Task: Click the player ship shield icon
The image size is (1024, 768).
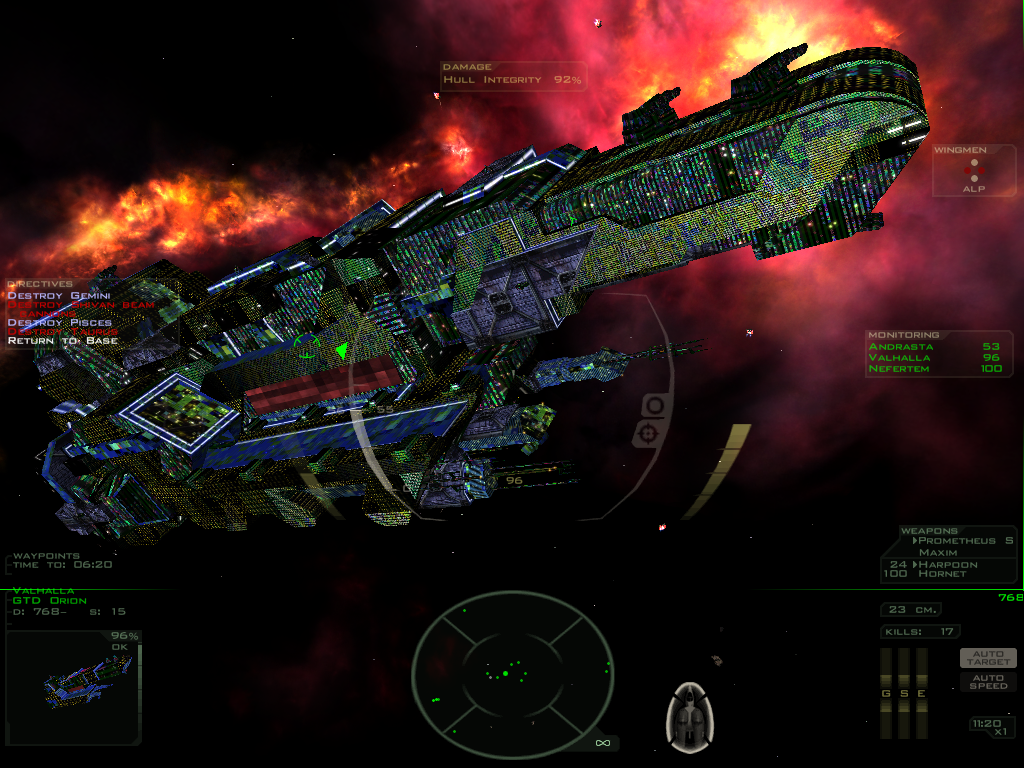Action: click(x=688, y=716)
